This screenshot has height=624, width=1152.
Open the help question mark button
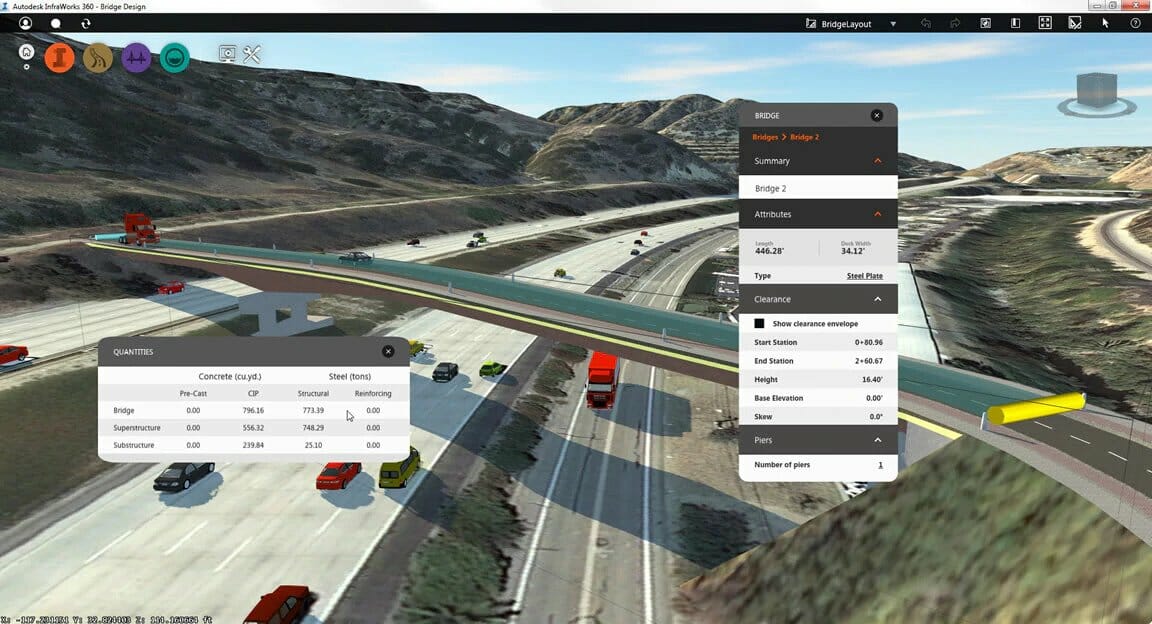[1135, 23]
